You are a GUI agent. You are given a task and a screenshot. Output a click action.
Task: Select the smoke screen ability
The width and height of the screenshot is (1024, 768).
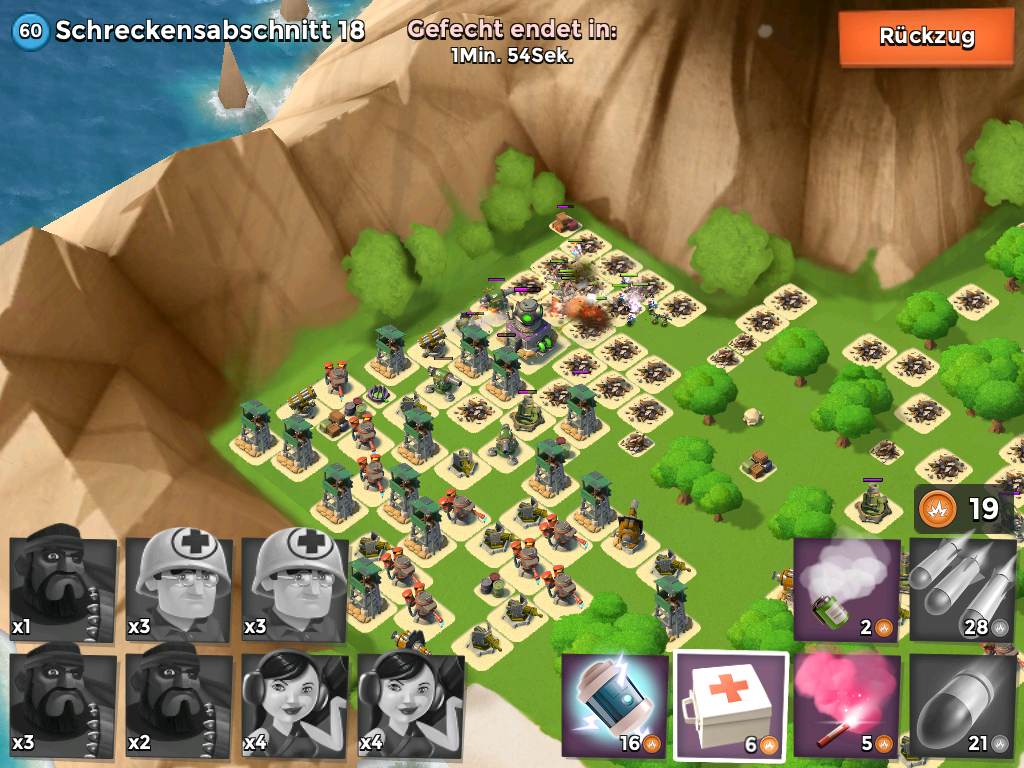(x=846, y=589)
